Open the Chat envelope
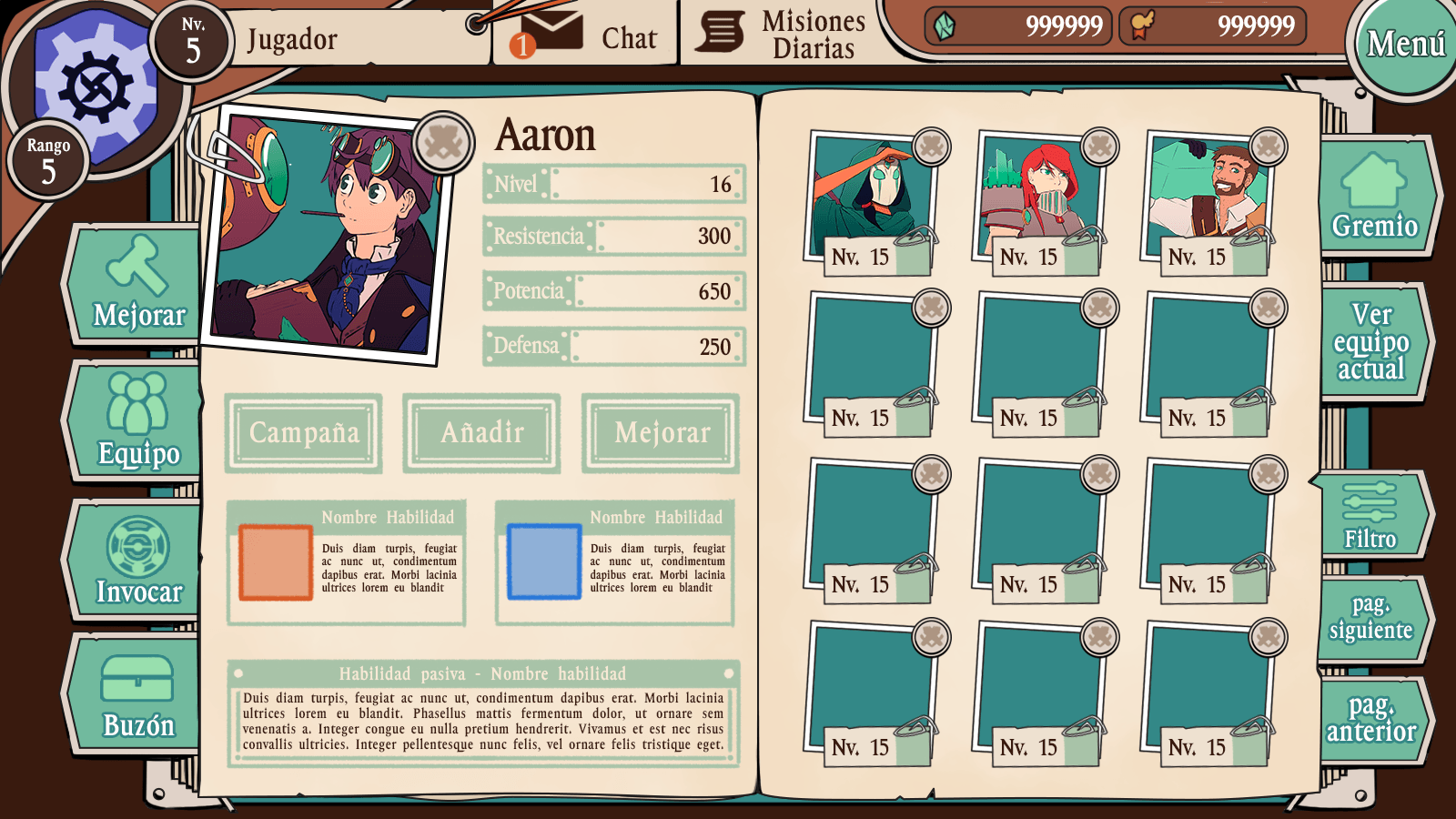 [x=551, y=35]
